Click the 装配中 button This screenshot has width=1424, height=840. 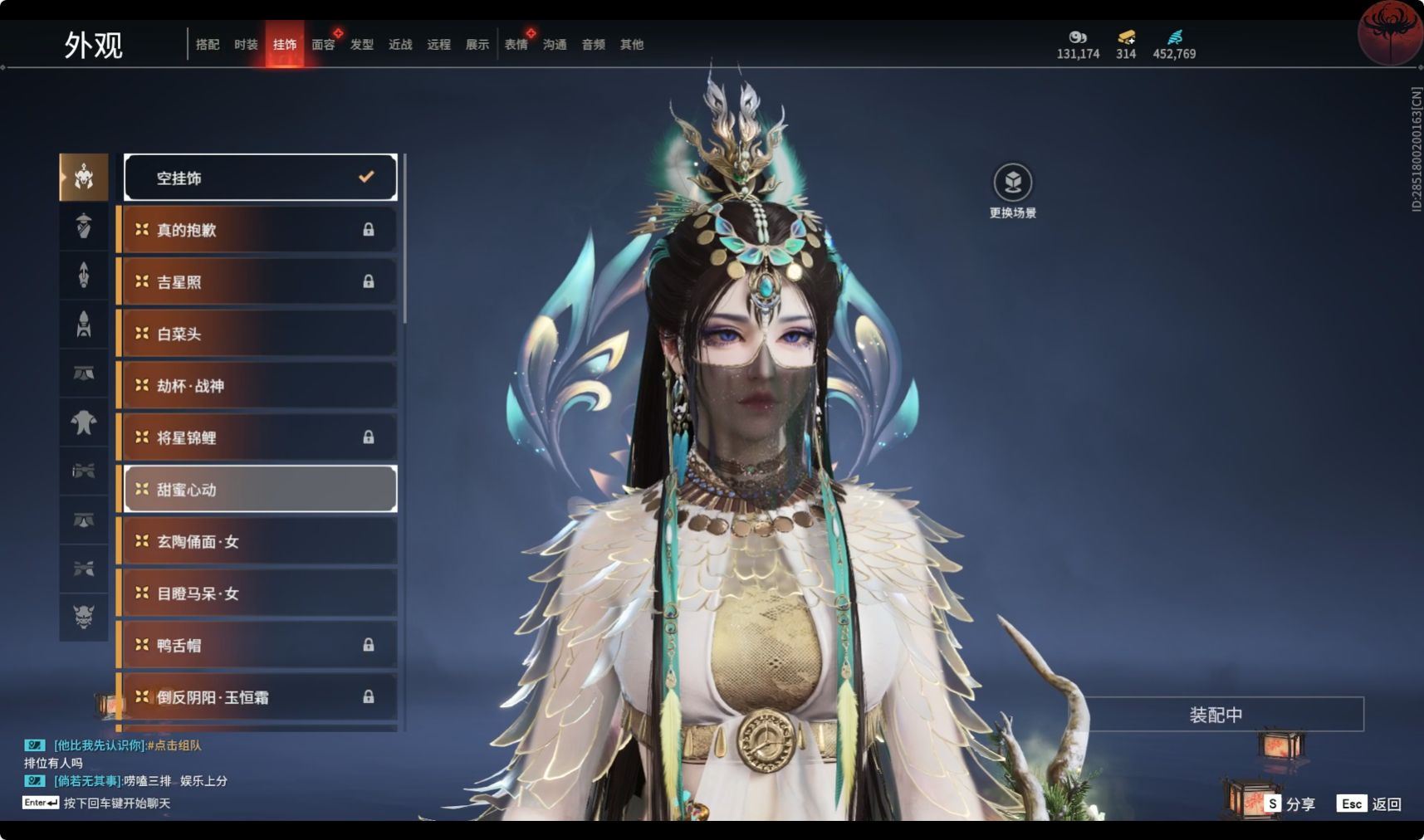tap(1216, 715)
